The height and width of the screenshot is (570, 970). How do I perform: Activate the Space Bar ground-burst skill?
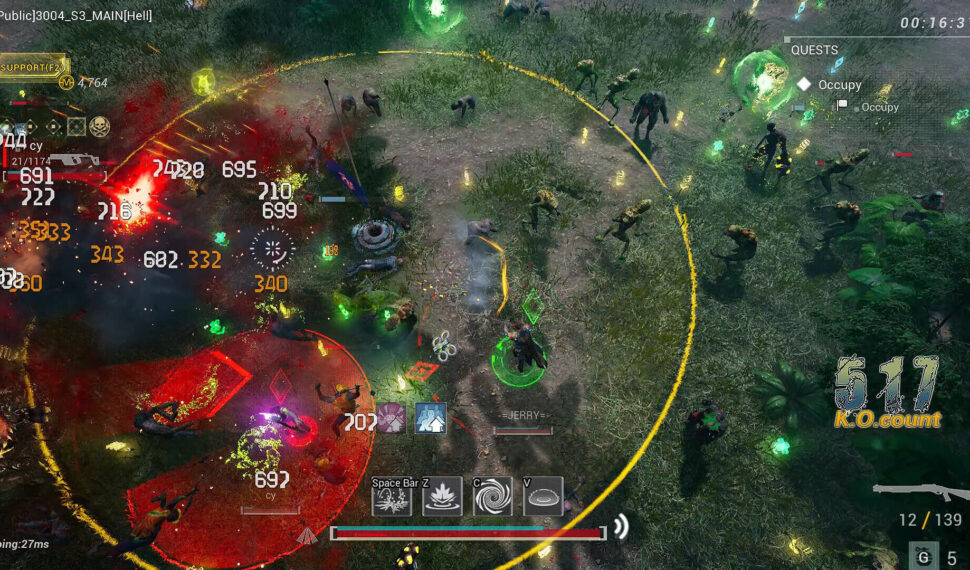[392, 496]
